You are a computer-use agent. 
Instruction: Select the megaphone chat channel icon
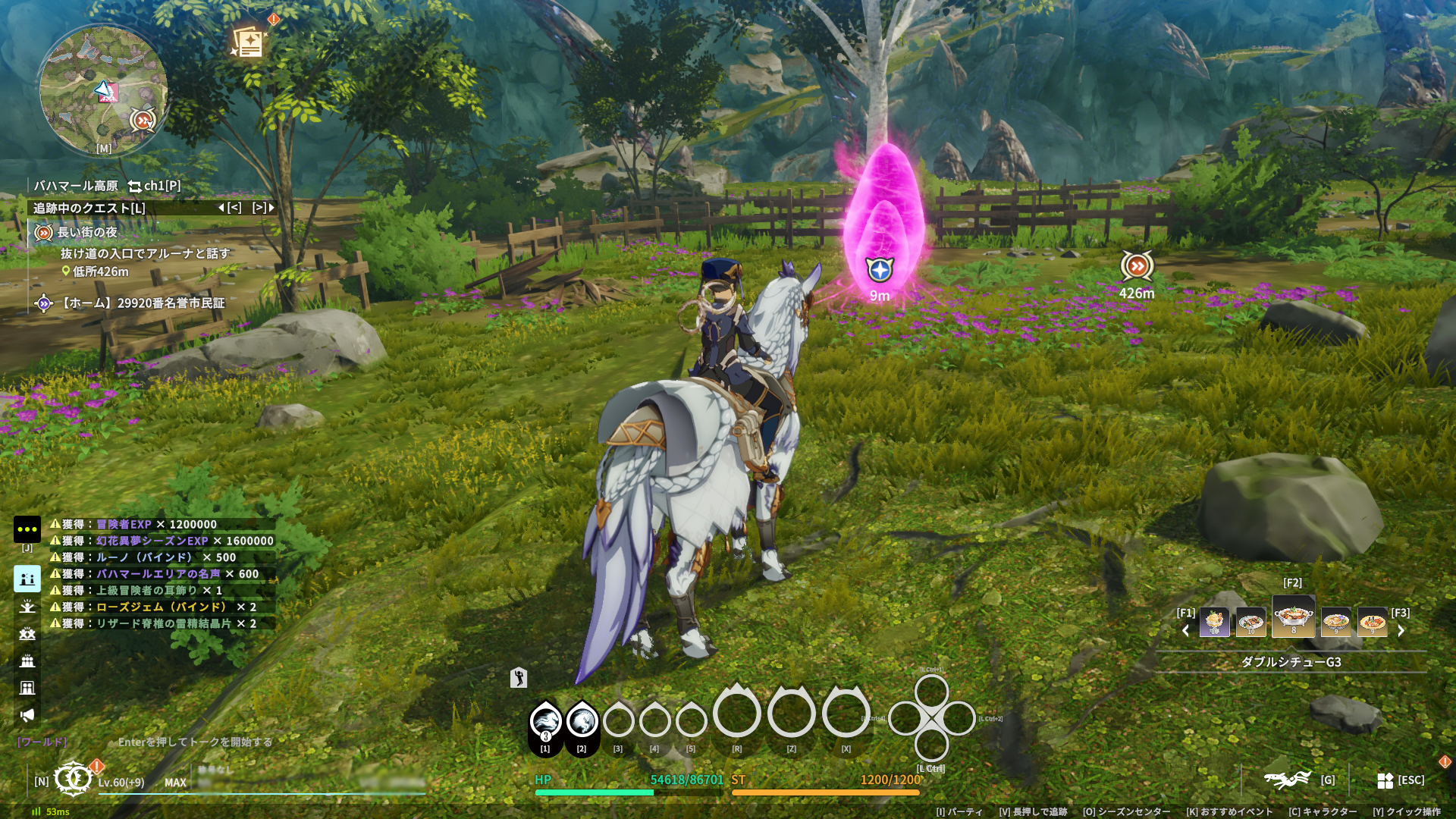tap(27, 715)
